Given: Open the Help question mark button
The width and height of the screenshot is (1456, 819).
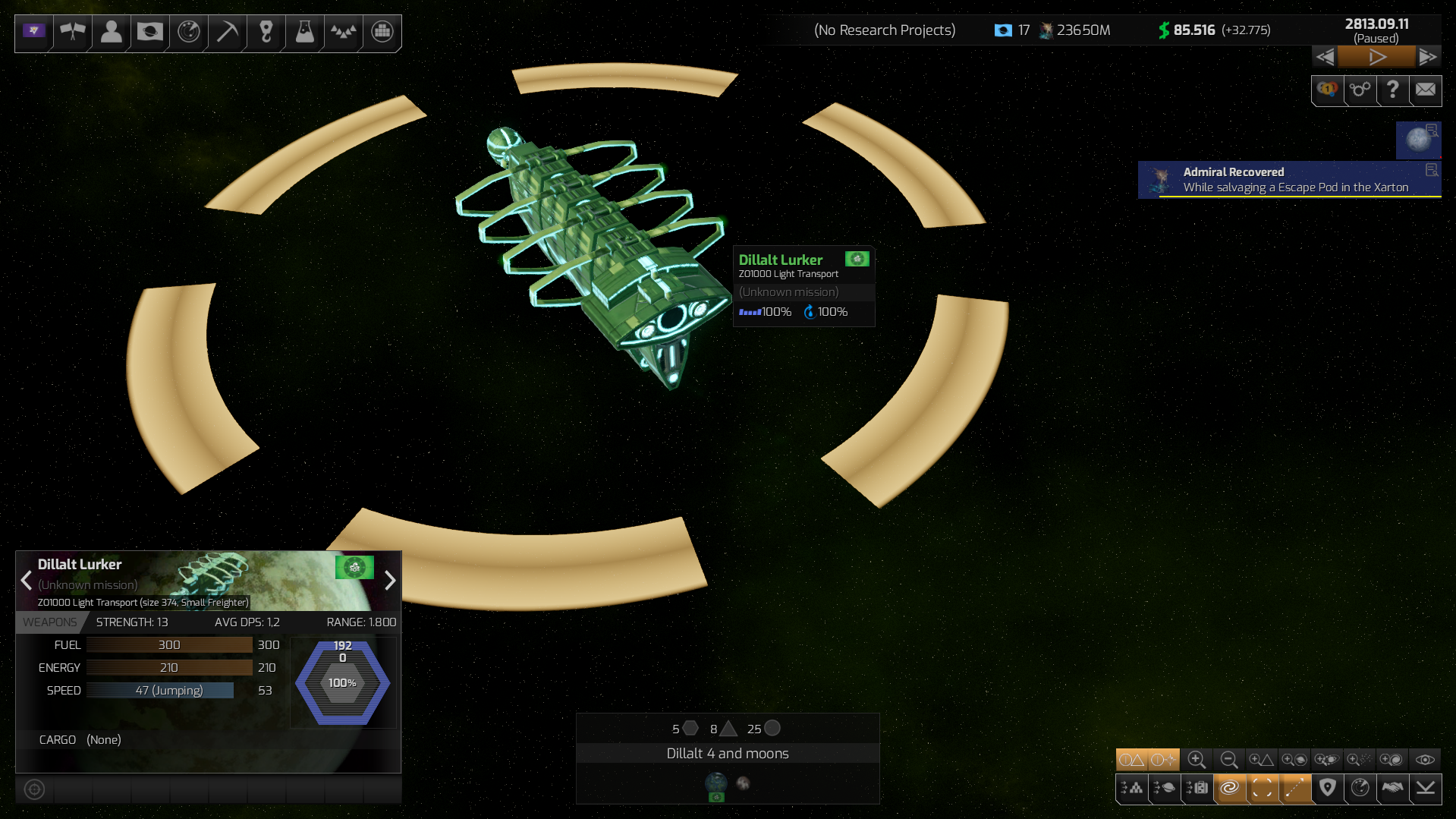Looking at the screenshot, I should [x=1392, y=90].
